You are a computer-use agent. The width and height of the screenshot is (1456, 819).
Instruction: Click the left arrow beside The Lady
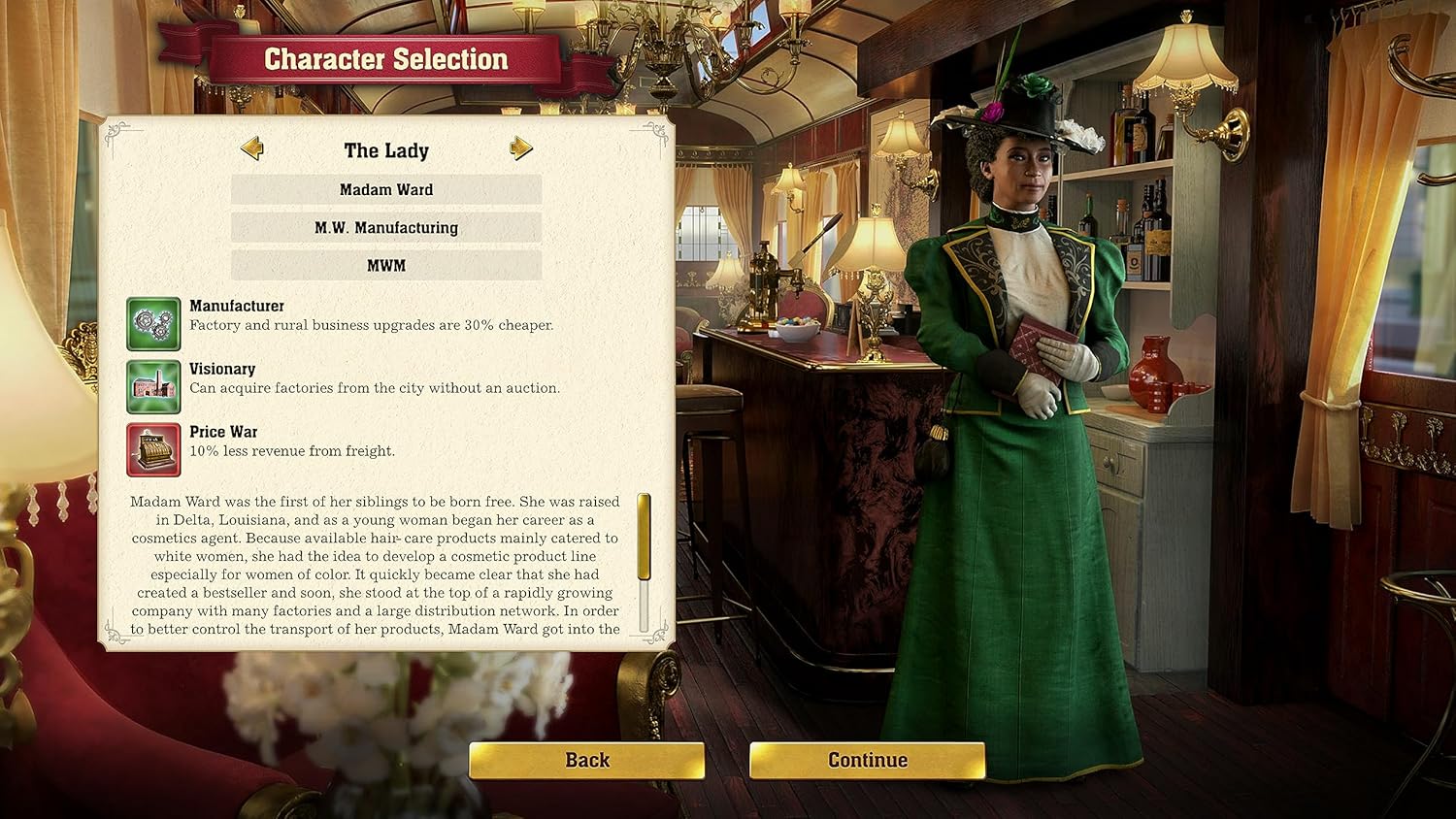(x=253, y=147)
